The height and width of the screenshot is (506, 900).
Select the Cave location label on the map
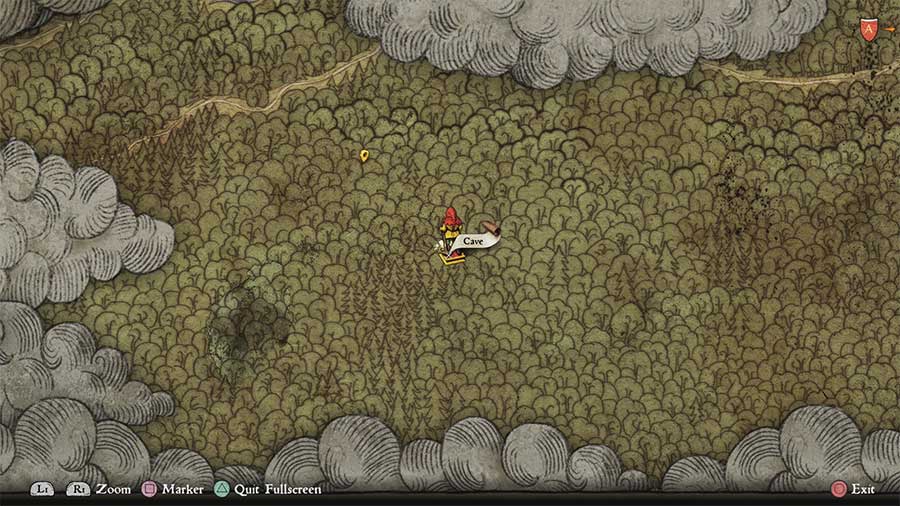coord(474,241)
